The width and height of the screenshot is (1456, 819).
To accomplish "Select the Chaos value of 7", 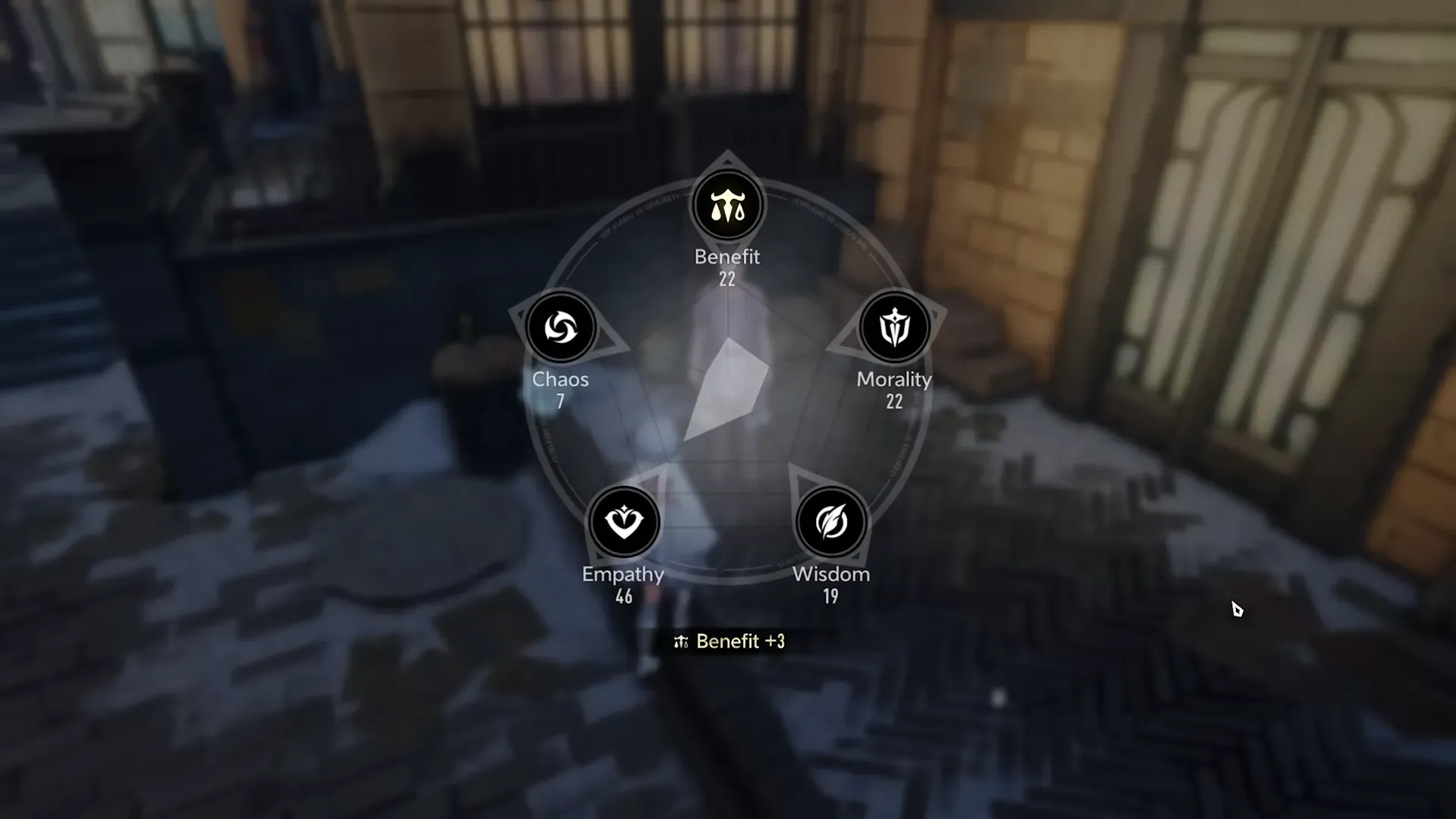I will [561, 403].
